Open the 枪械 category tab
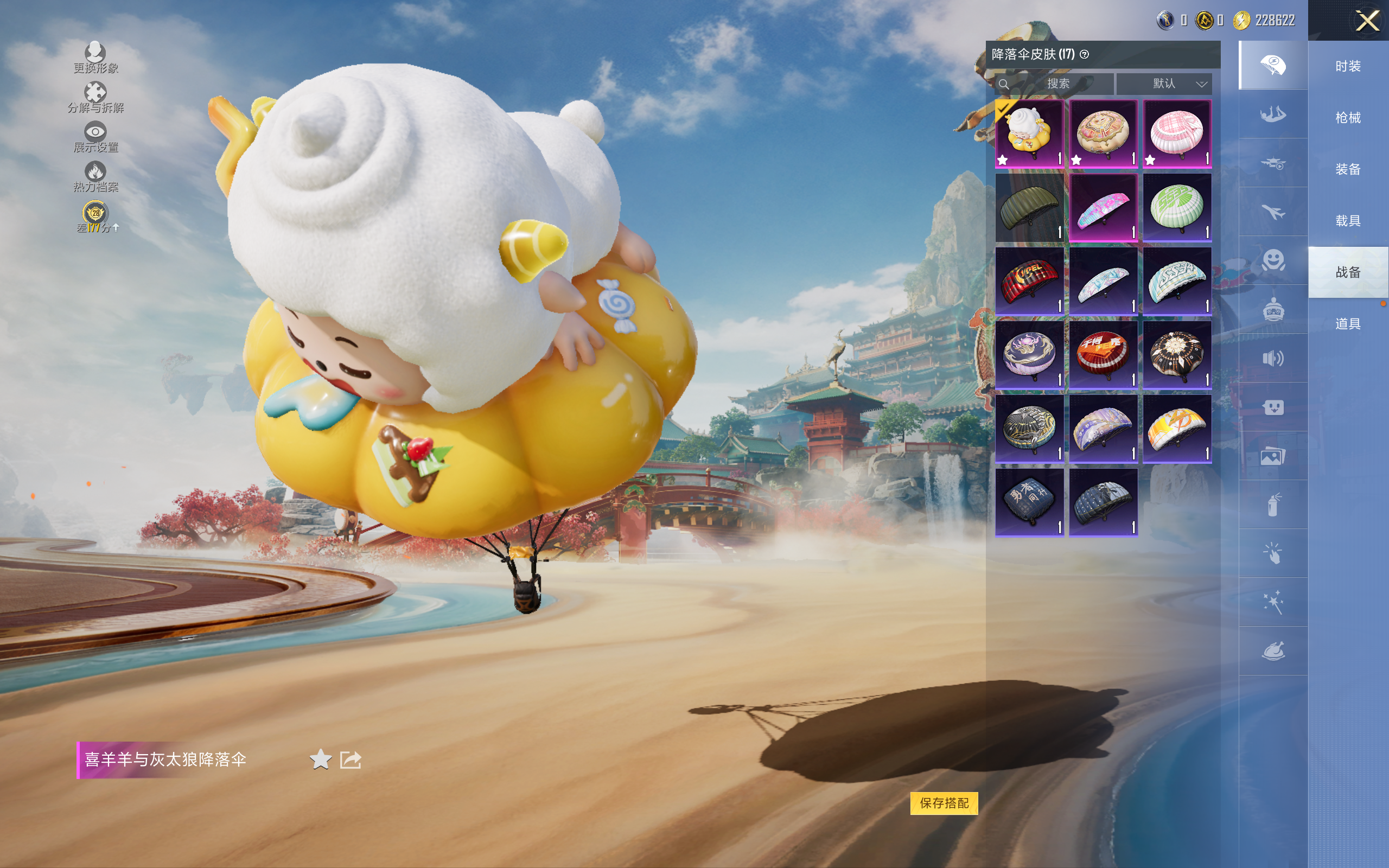The height and width of the screenshot is (868, 1389). 1348,118
